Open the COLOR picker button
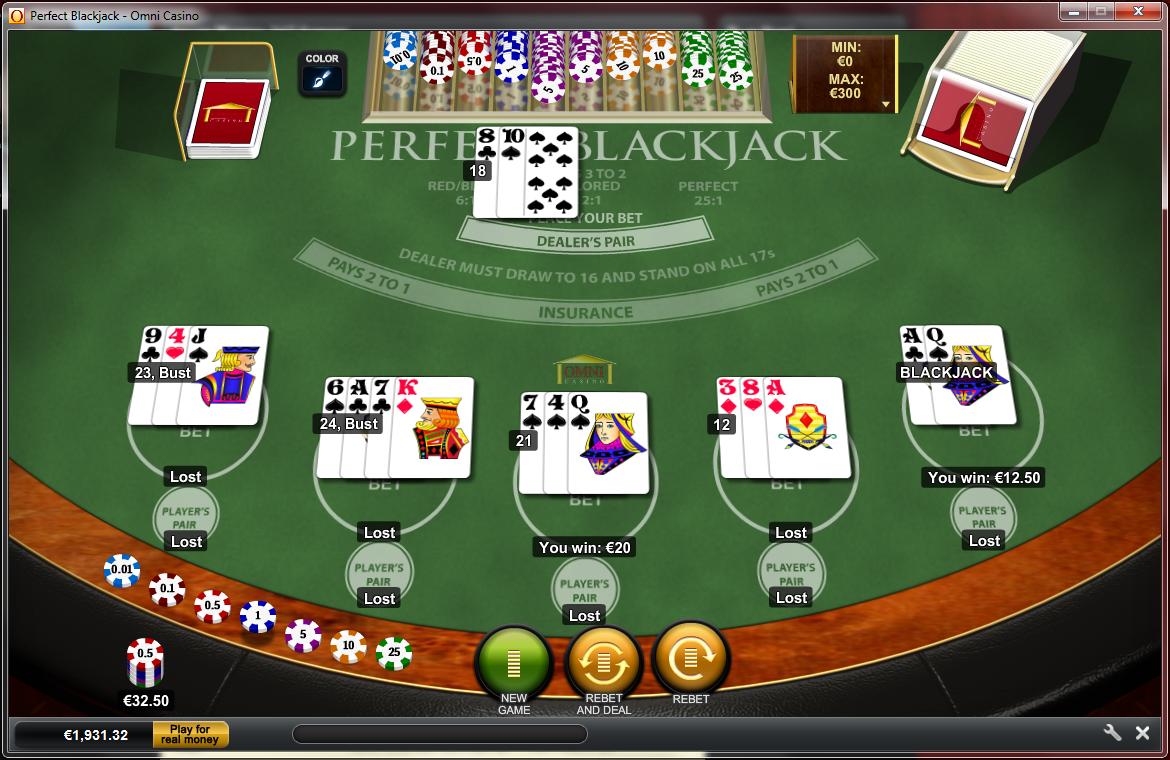The image size is (1170, 760). [x=322, y=73]
